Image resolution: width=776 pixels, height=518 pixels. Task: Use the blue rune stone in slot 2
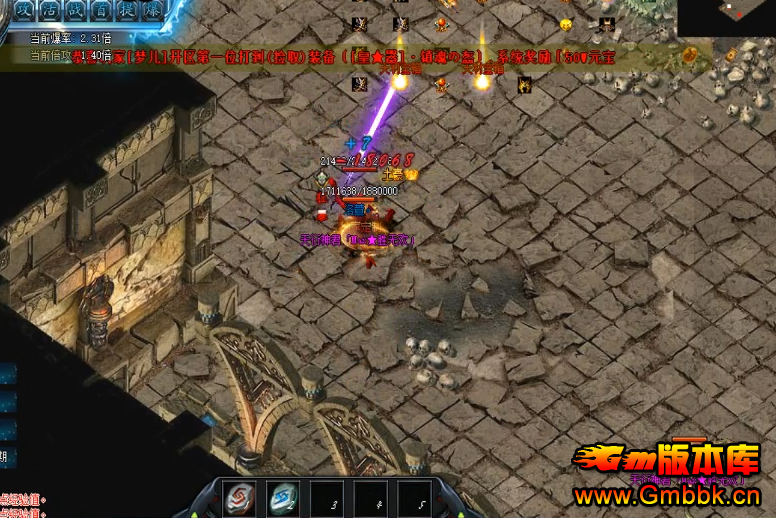point(282,499)
